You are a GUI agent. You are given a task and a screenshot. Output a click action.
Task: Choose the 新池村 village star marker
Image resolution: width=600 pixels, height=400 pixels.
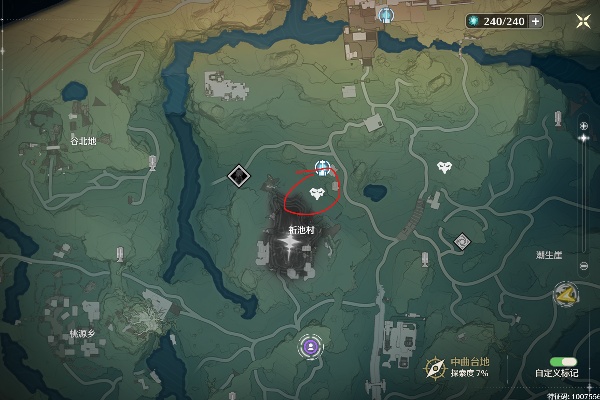click(x=293, y=254)
